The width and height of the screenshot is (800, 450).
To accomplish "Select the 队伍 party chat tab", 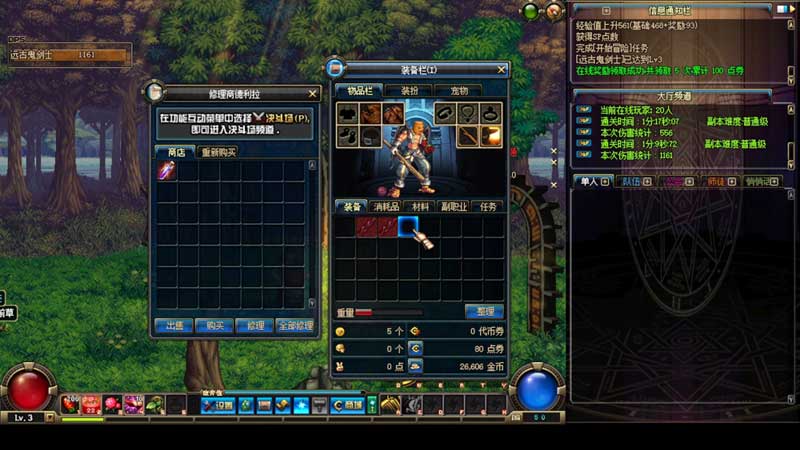I will [631, 182].
